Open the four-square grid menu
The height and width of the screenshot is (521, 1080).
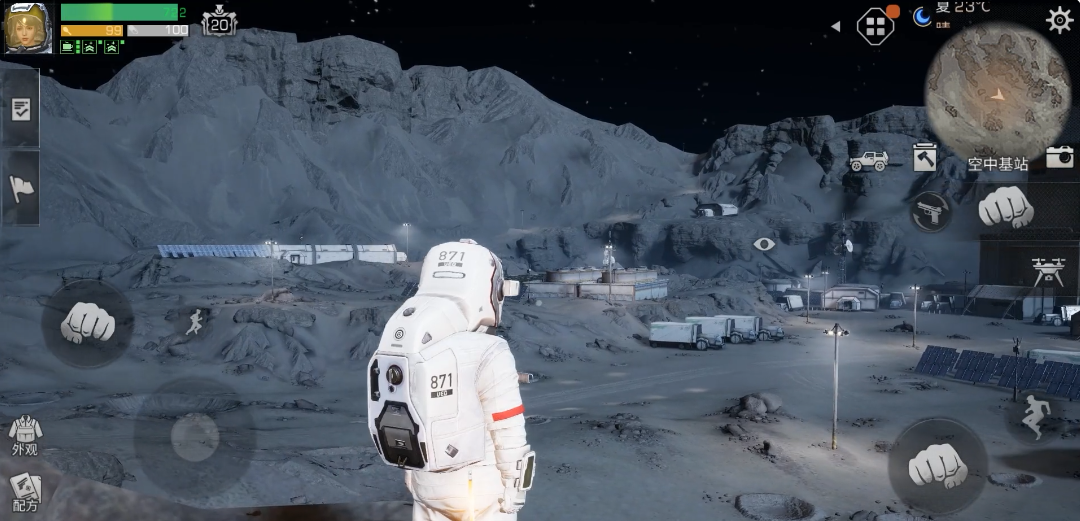[x=874, y=26]
